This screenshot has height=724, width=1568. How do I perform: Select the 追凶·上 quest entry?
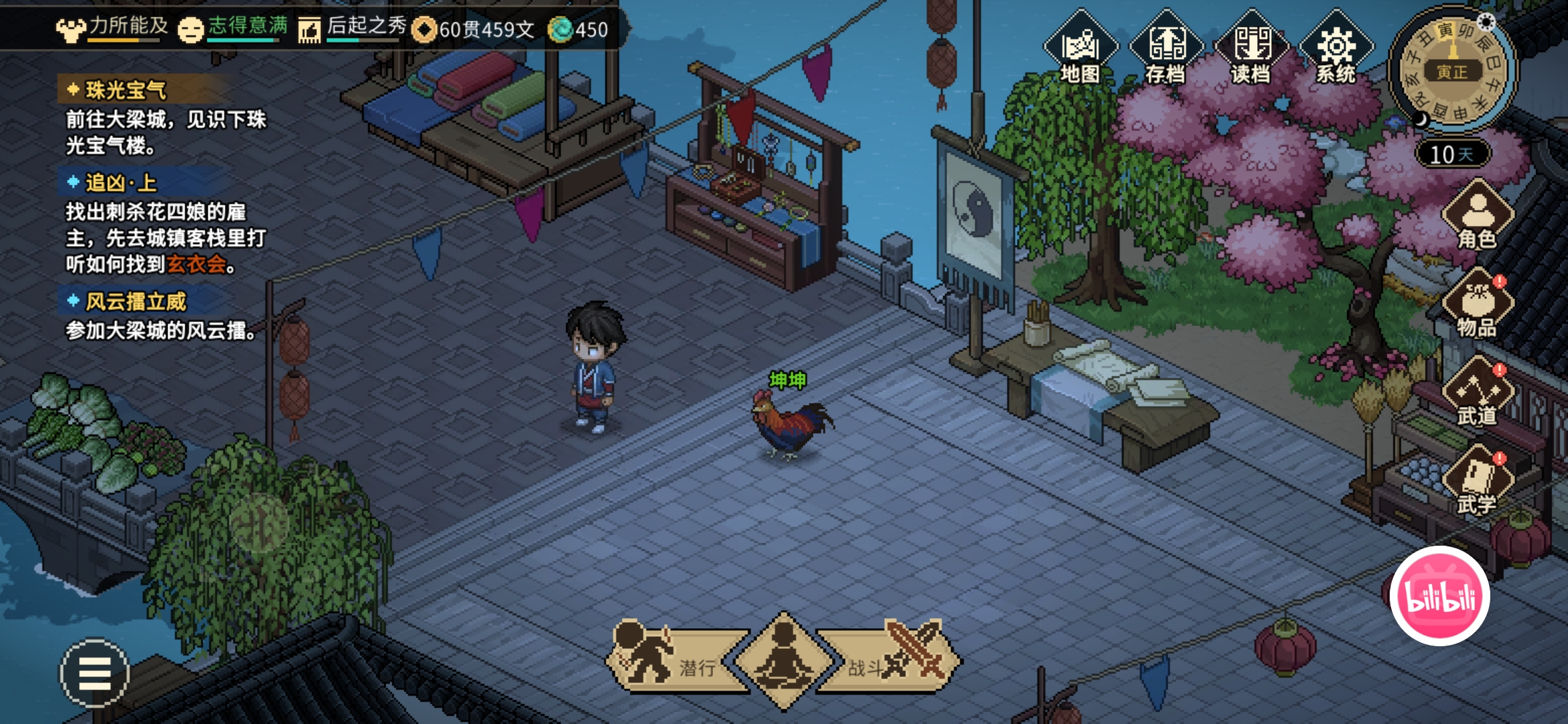coord(121,182)
